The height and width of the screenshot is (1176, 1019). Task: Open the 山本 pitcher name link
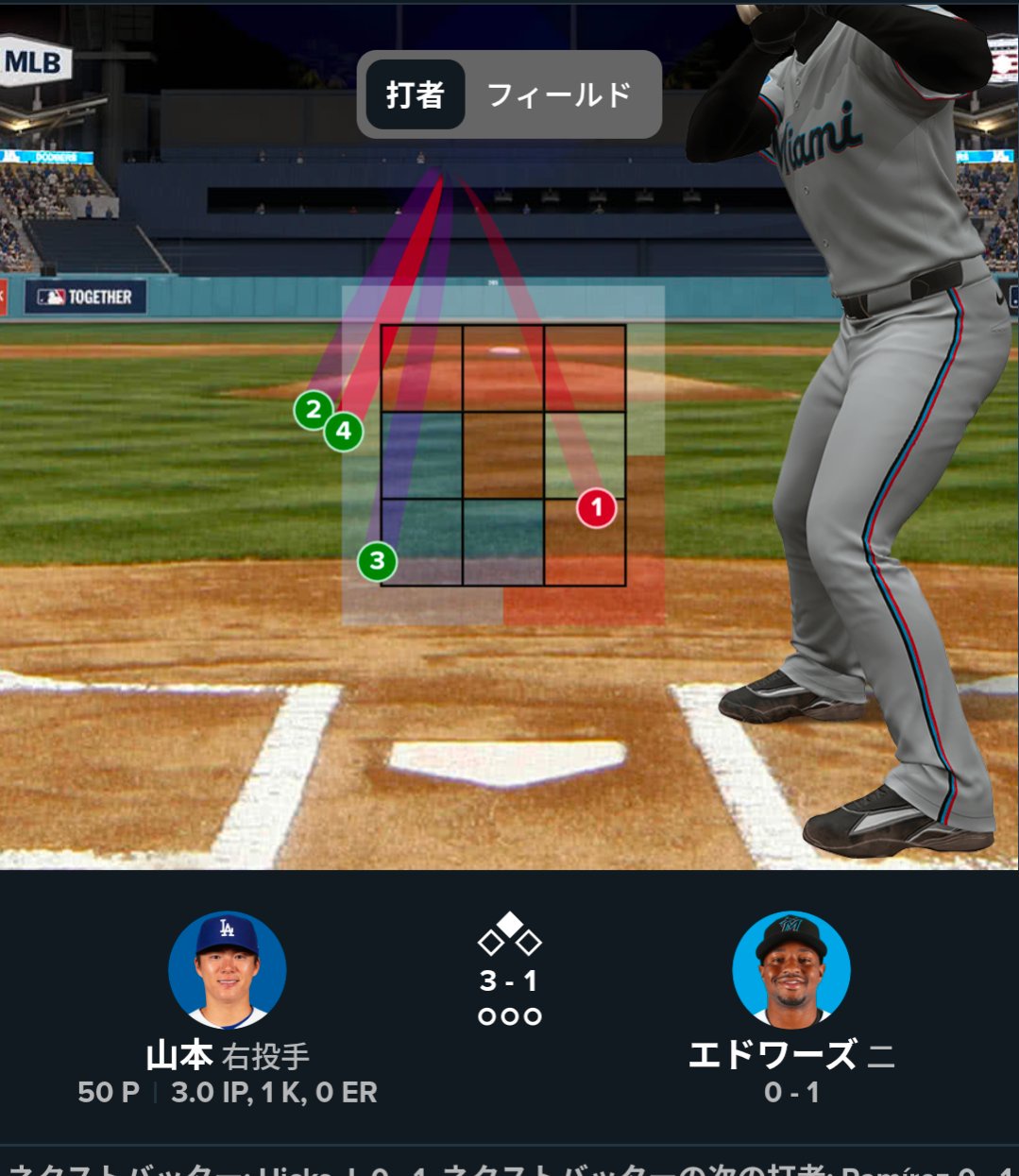click(178, 1055)
